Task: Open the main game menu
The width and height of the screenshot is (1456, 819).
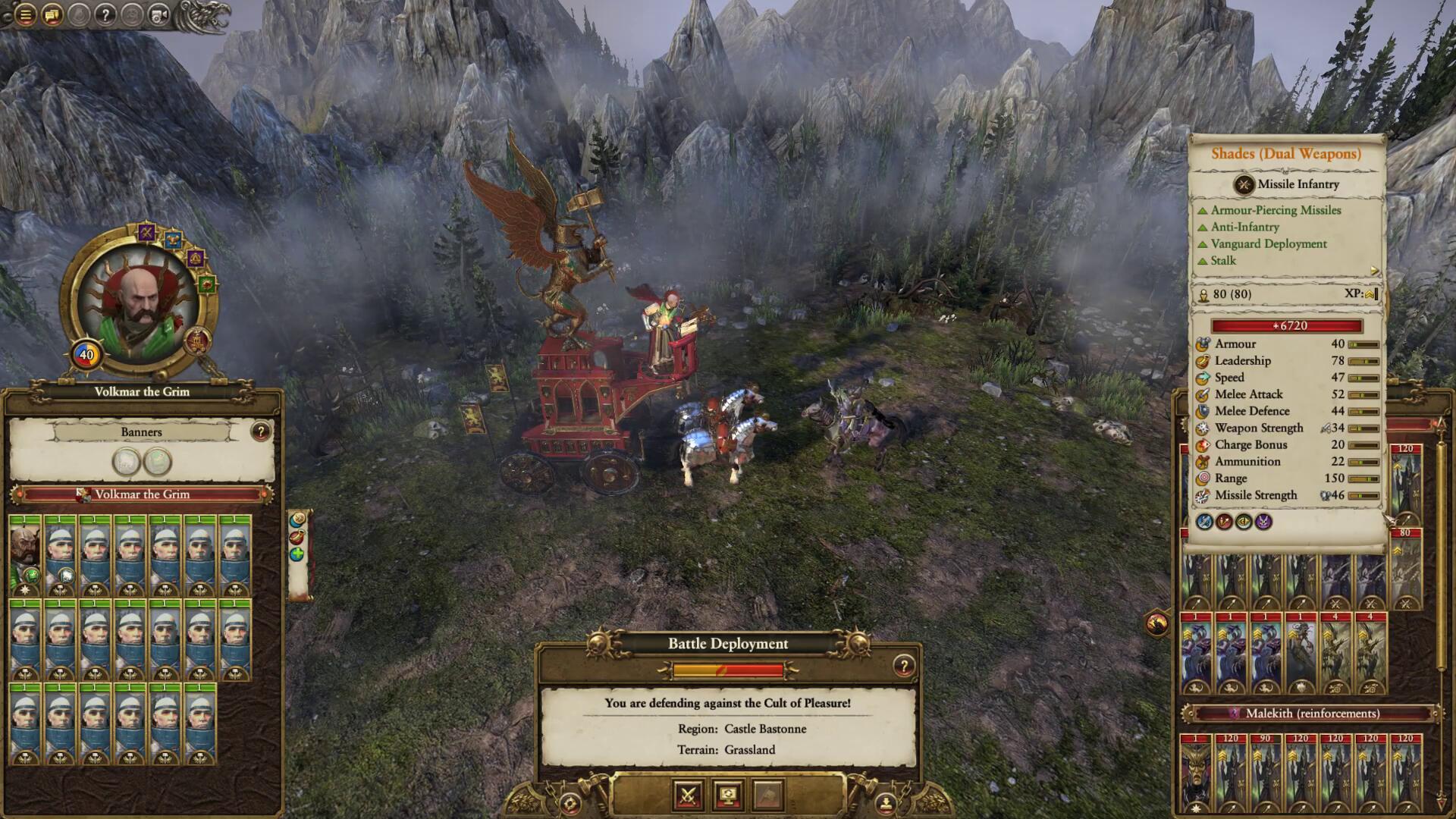Action: point(25,14)
